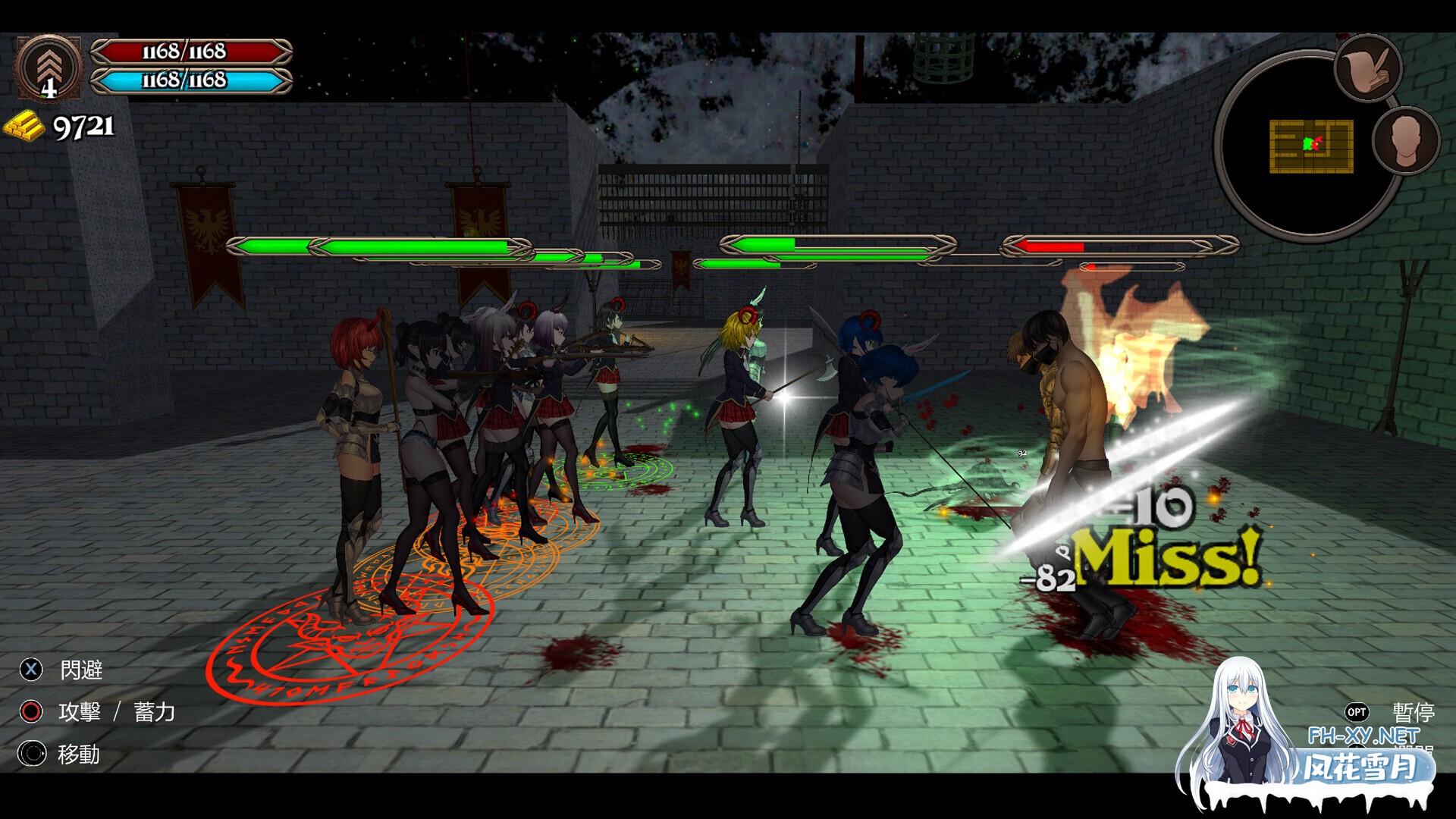Image resolution: width=1456 pixels, height=819 pixels.
Task: Expand the yellow dungeon map layout
Action: click(x=1312, y=146)
